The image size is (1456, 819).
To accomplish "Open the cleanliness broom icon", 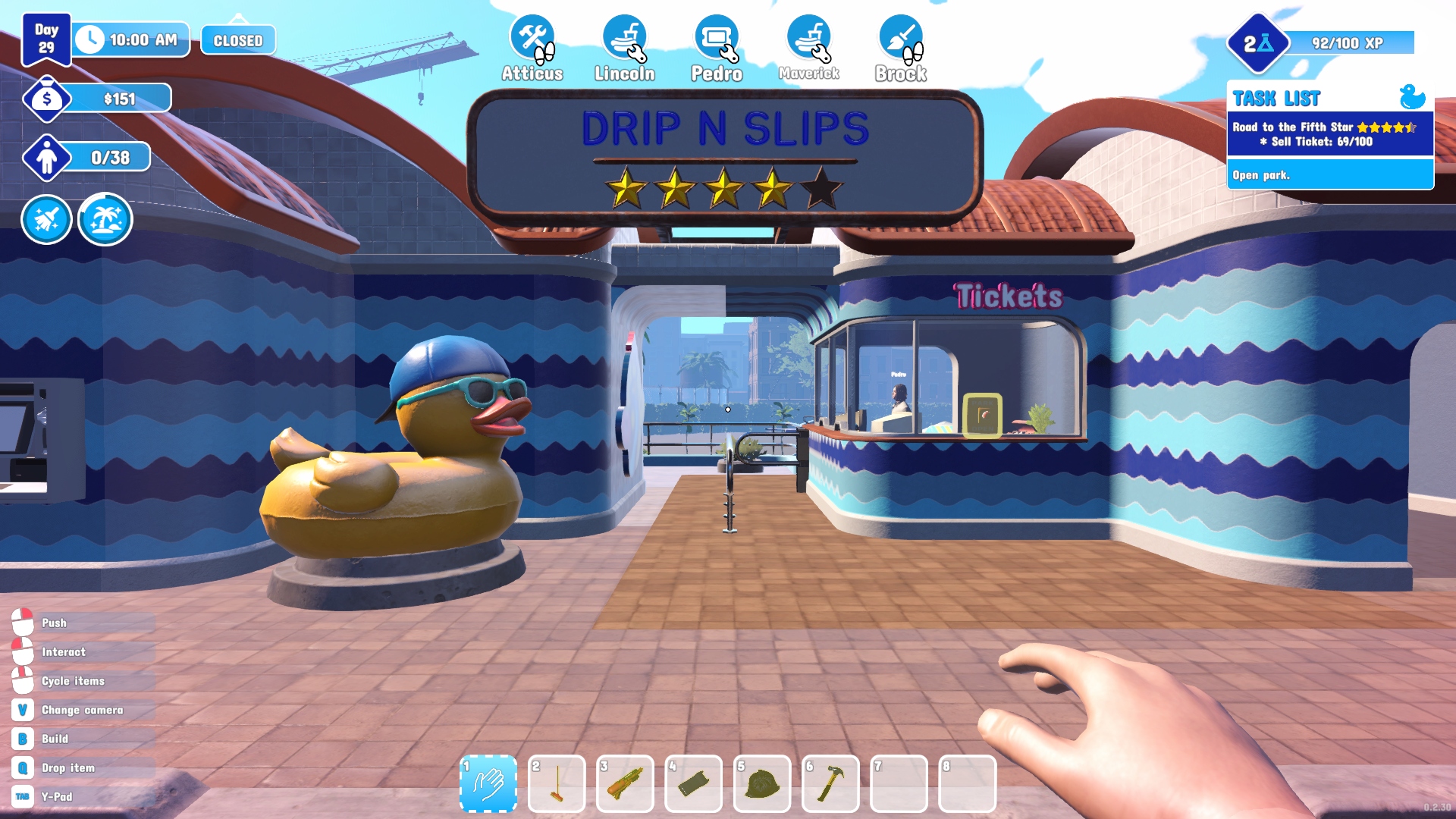I will click(x=47, y=220).
